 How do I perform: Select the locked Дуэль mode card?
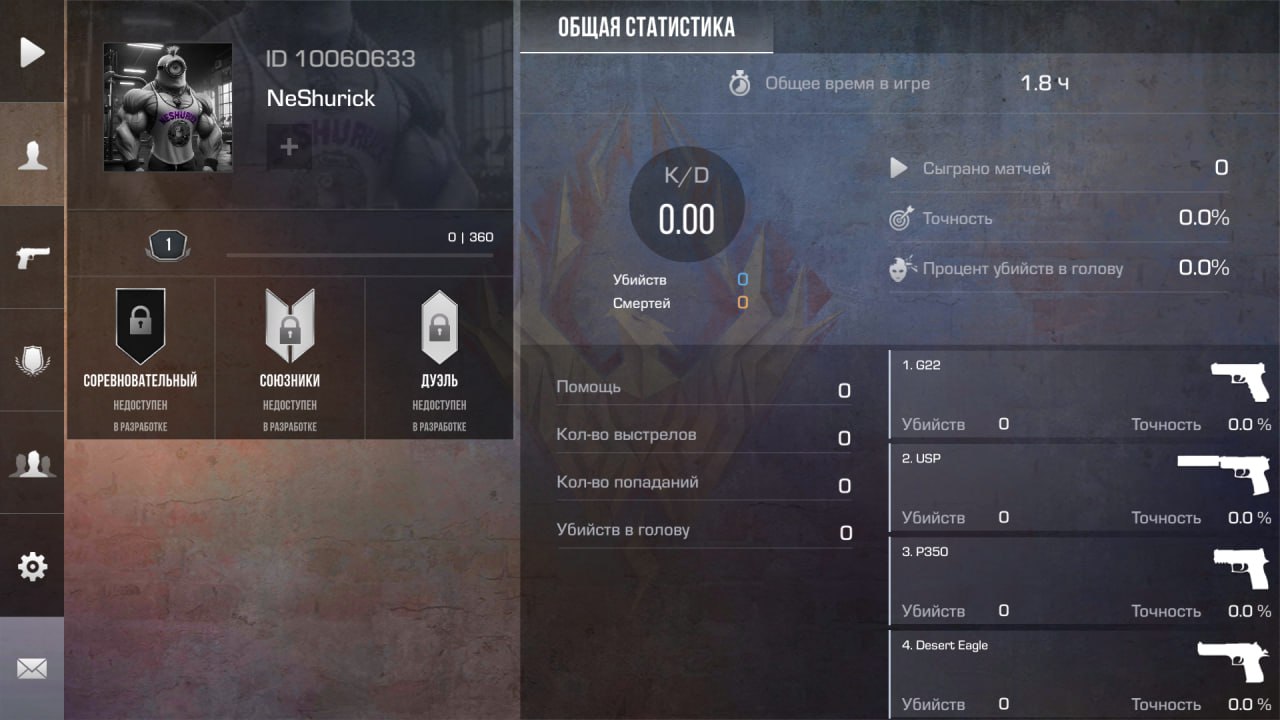tap(440, 355)
